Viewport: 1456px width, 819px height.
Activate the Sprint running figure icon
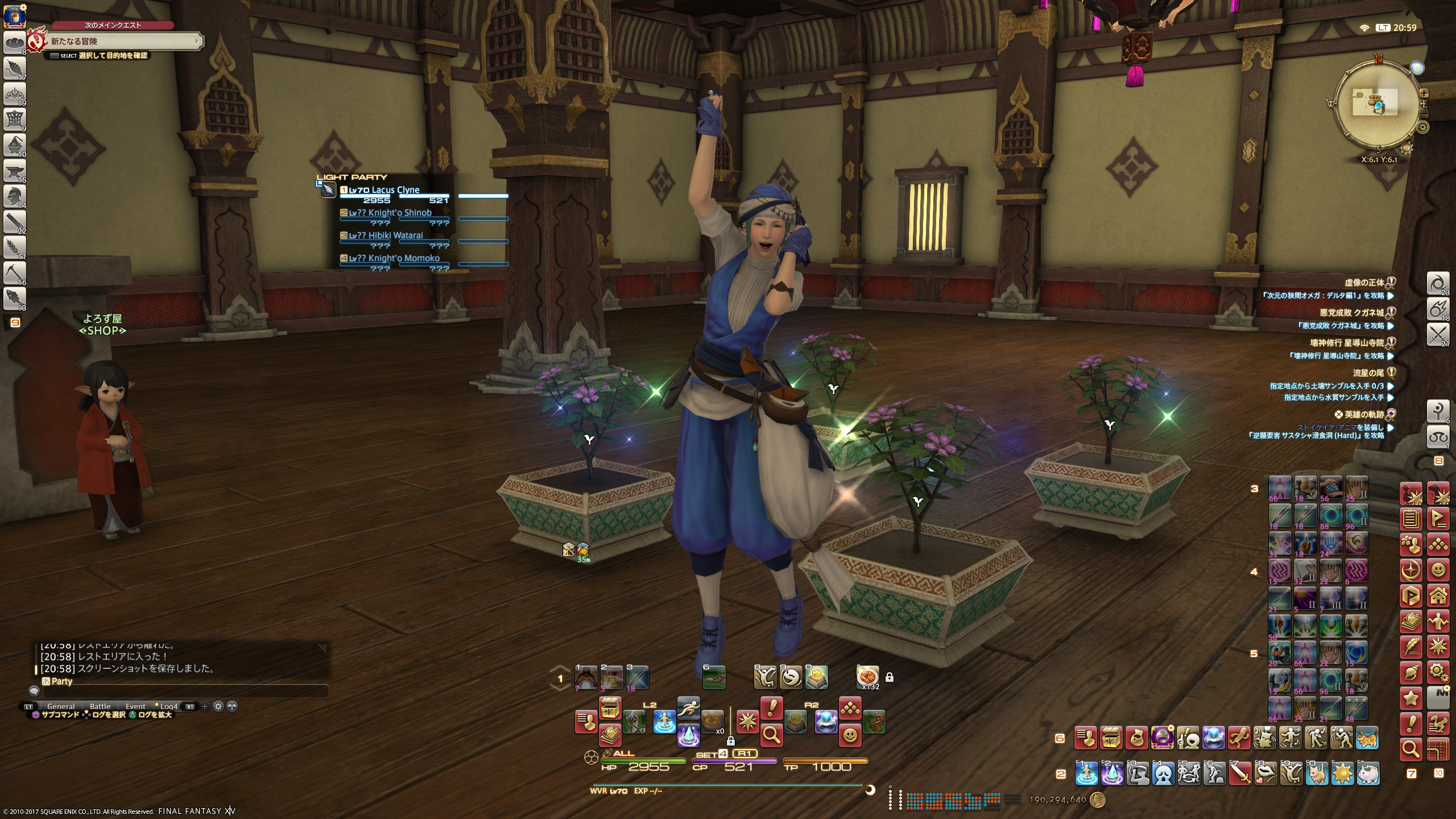tap(688, 709)
